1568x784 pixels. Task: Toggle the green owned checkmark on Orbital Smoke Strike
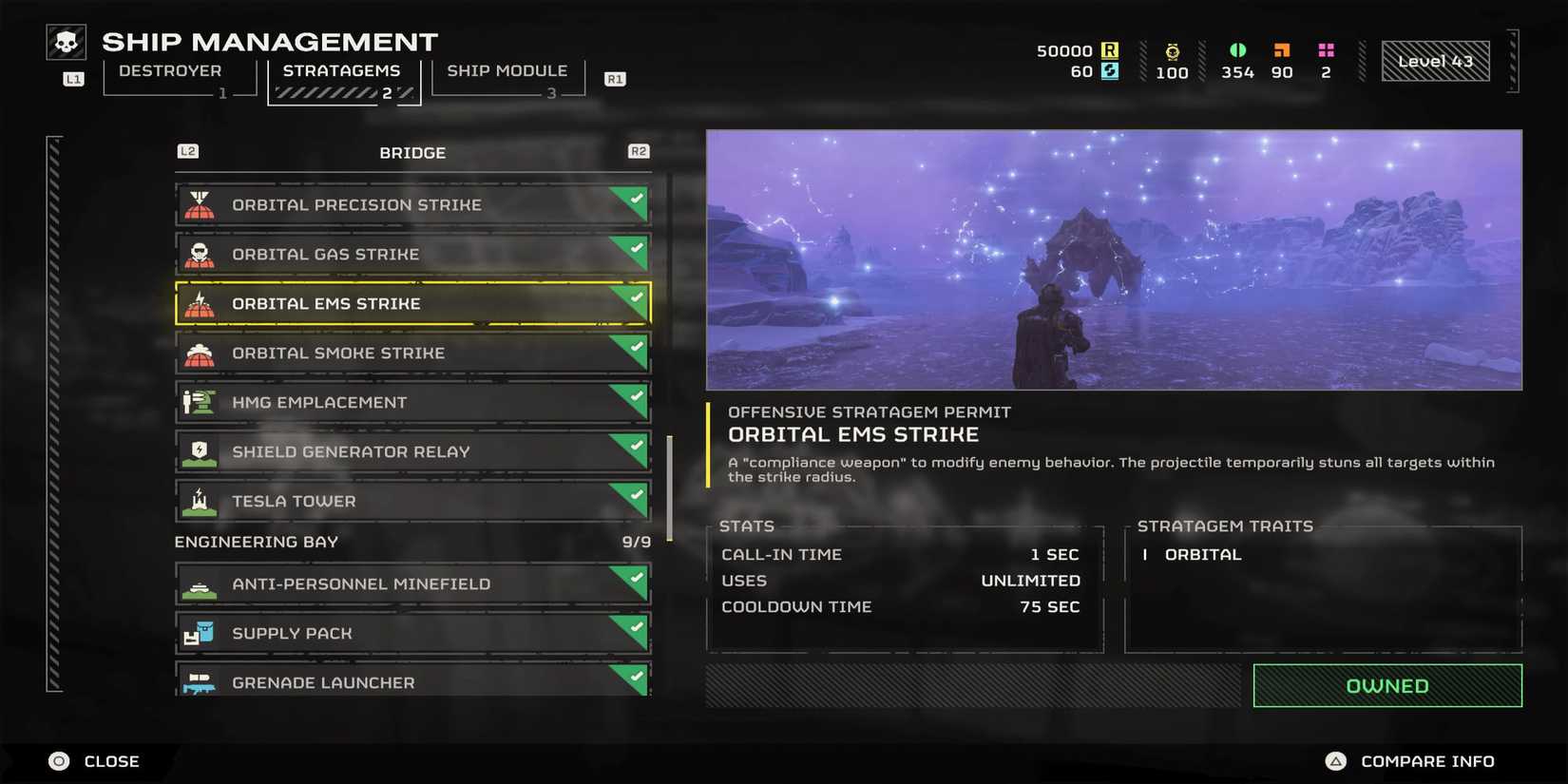pos(634,346)
